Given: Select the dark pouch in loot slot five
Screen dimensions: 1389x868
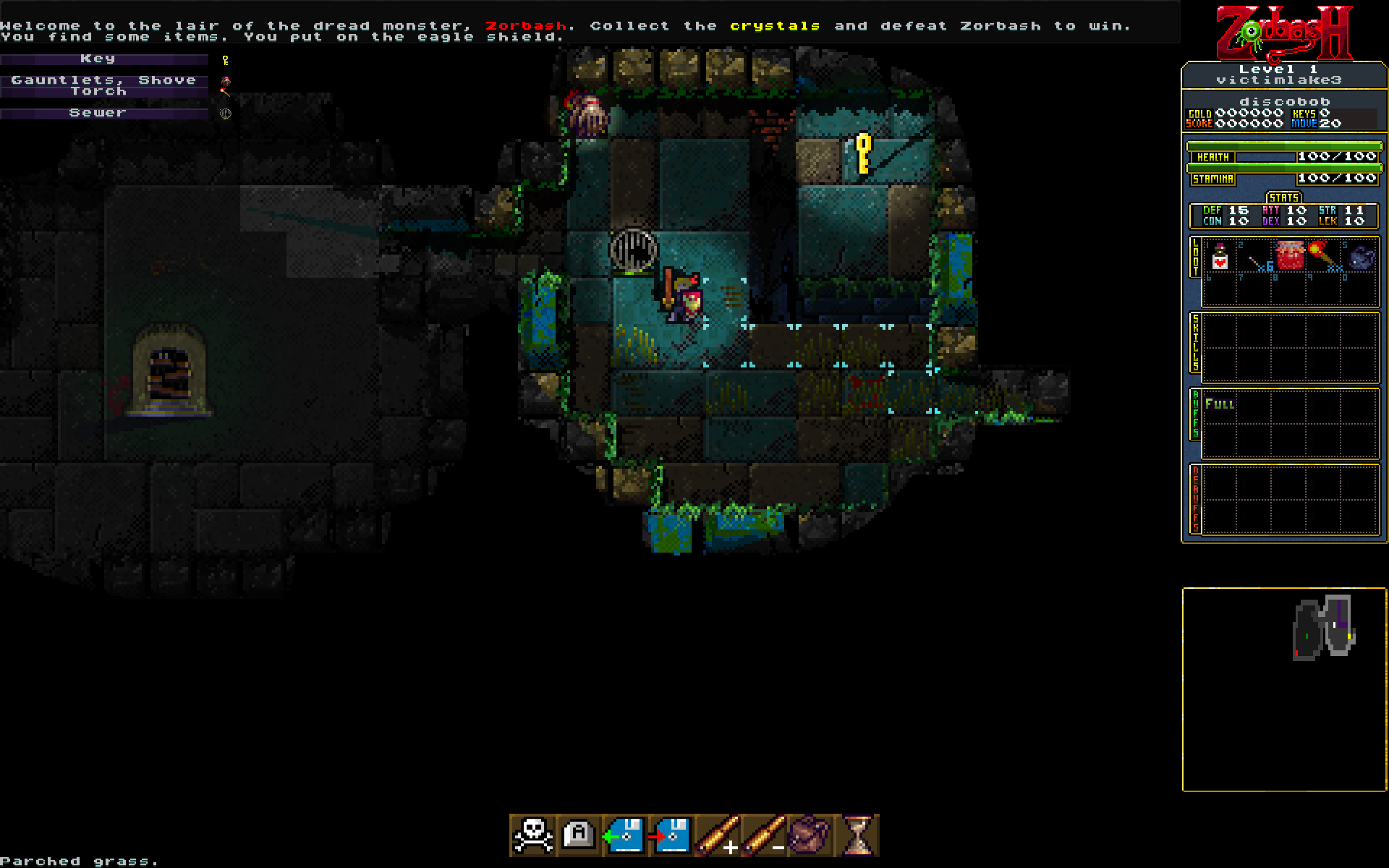Looking at the screenshot, I should [x=1361, y=257].
